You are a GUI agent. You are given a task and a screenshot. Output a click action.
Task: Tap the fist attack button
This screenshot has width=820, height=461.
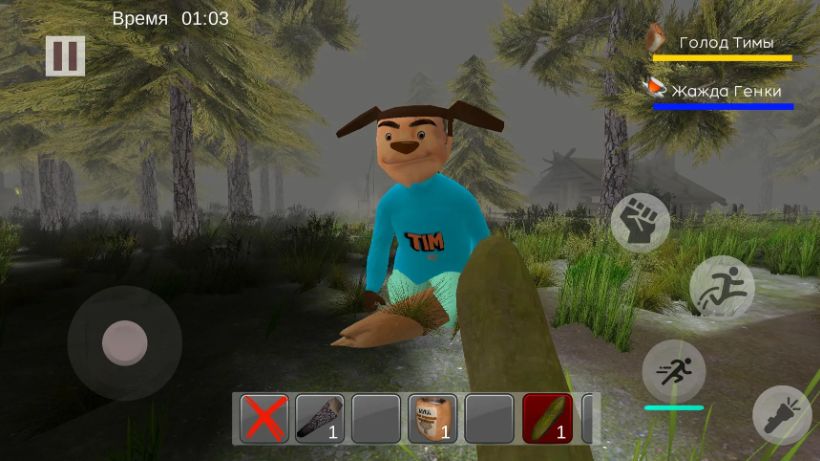click(x=640, y=222)
